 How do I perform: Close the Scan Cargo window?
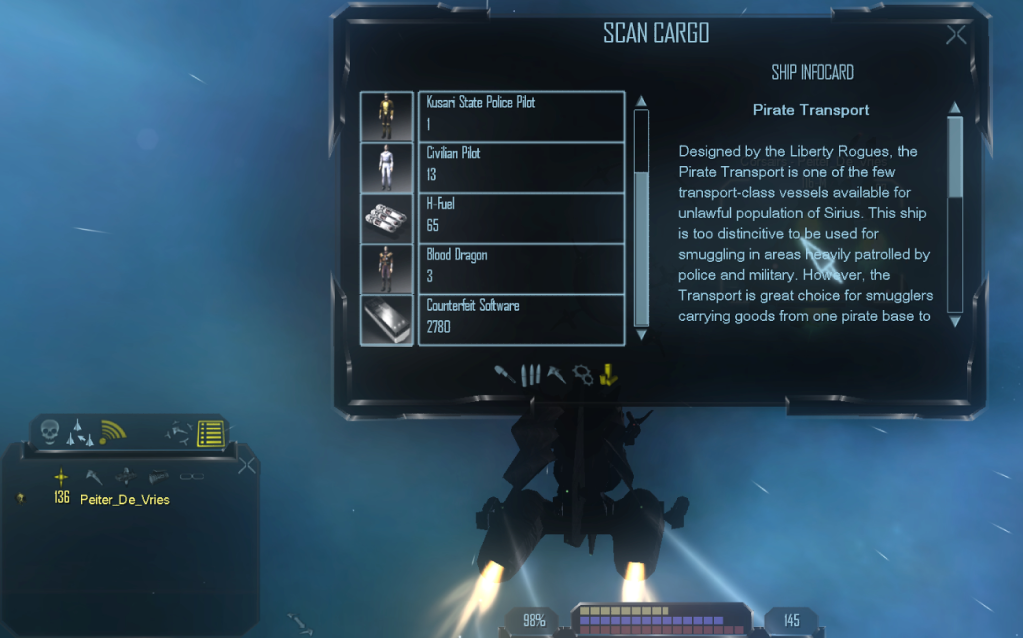tap(956, 36)
